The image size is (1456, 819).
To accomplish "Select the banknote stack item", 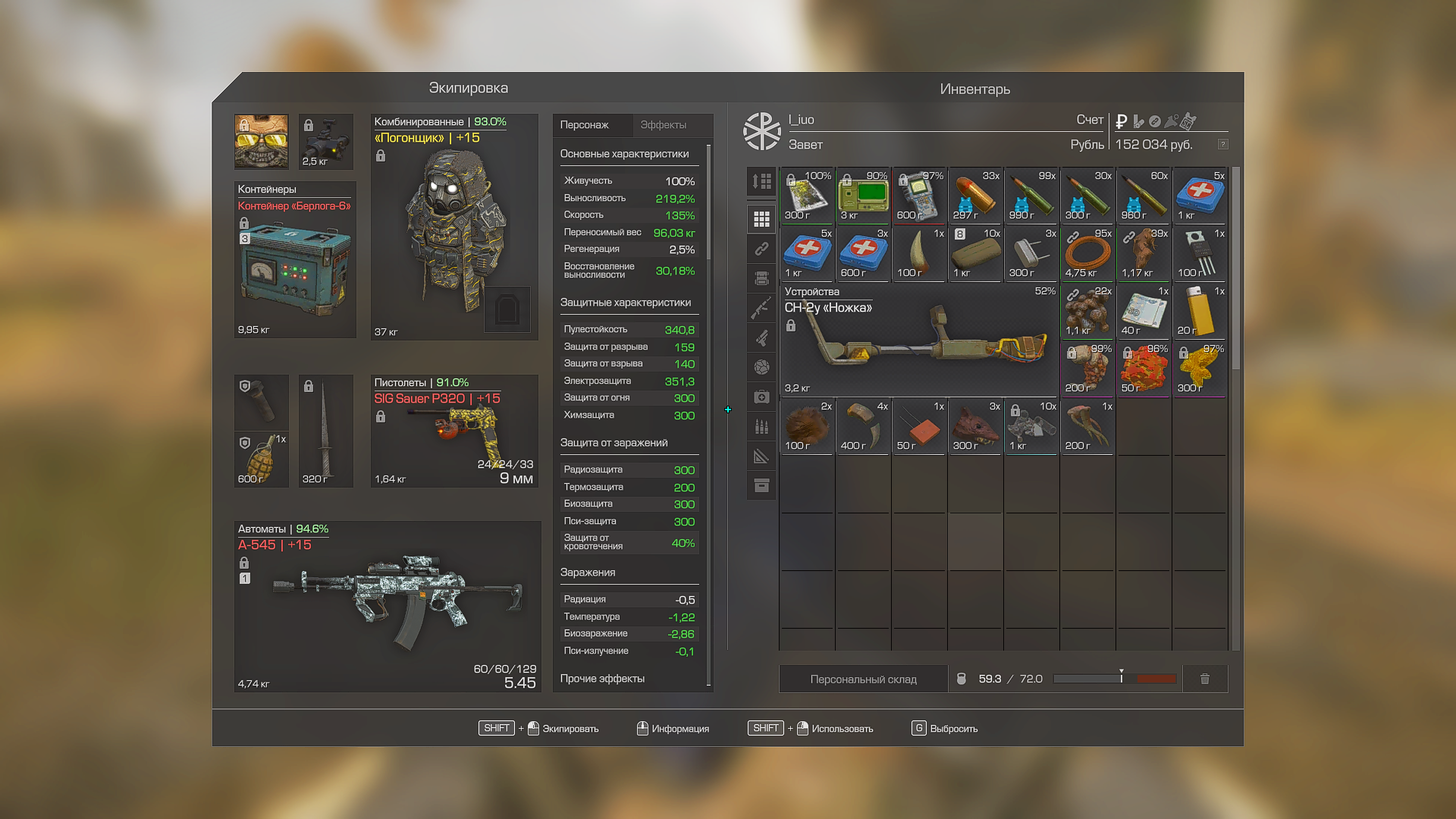I will (1144, 311).
